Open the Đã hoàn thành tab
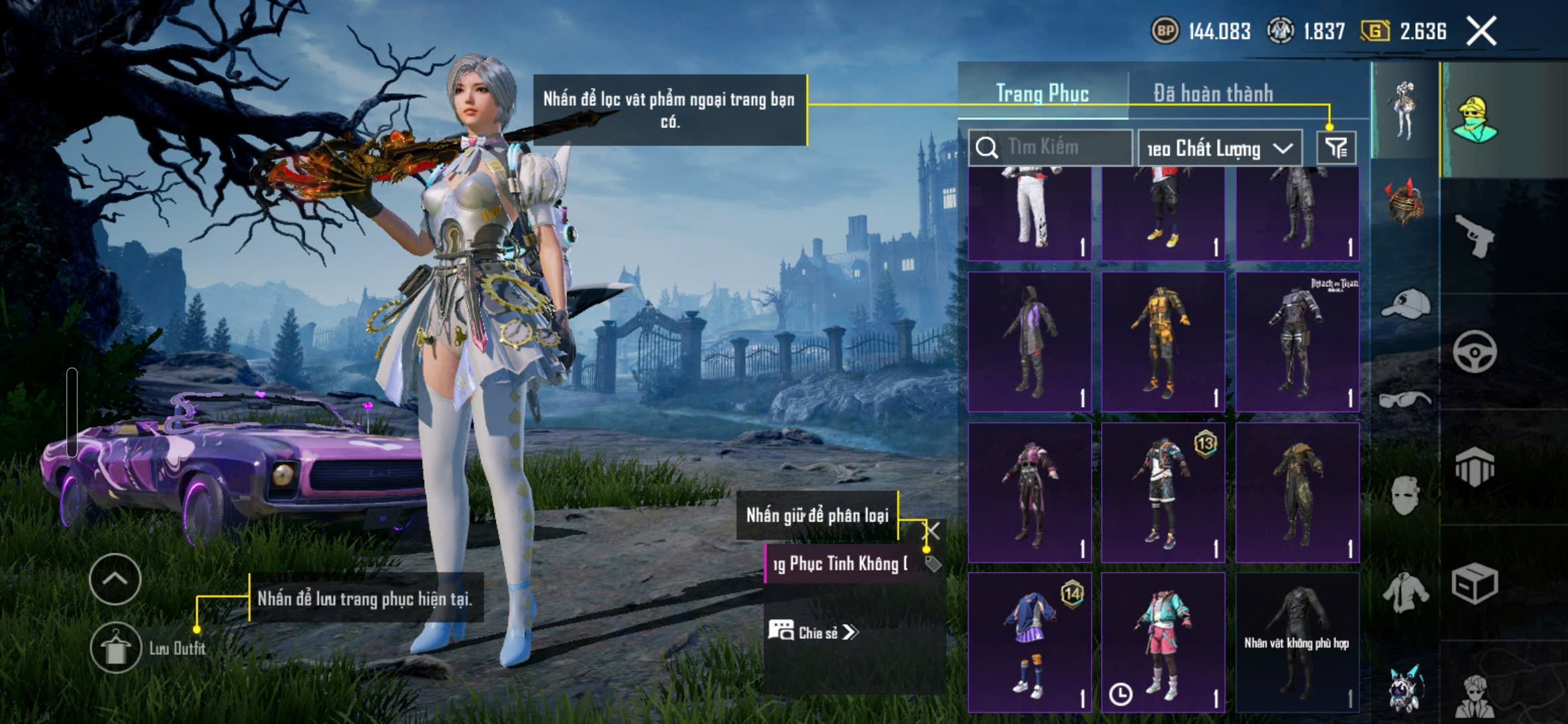1568x724 pixels. click(1213, 93)
